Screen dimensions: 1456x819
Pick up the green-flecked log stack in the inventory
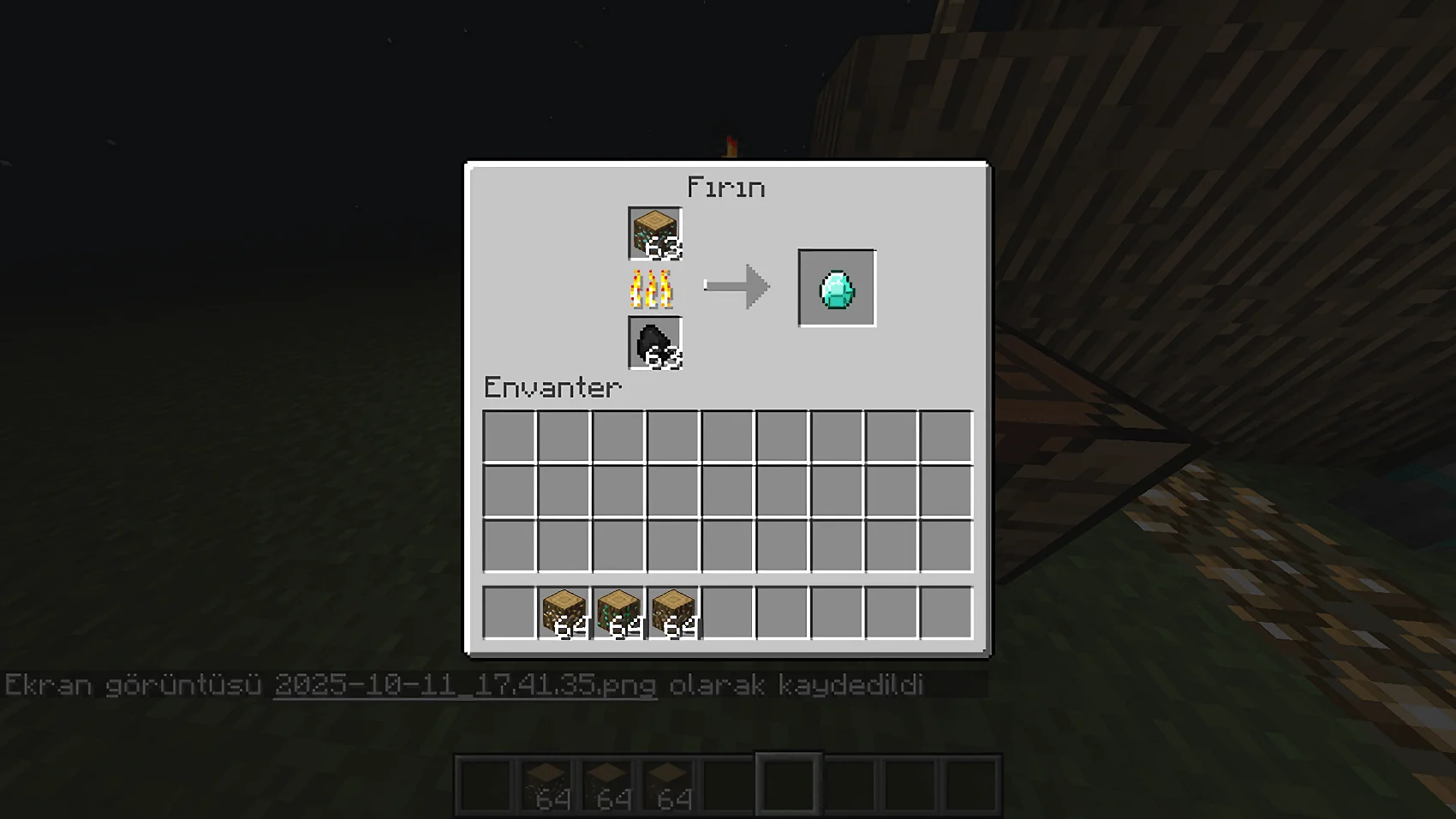[x=618, y=613]
